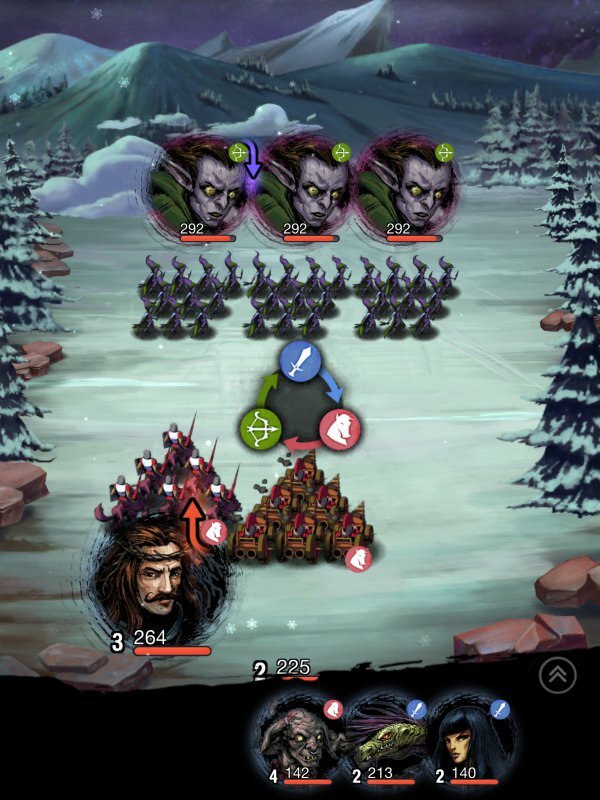Select the green lizard reserve portrait
The image size is (600, 800).
pyautogui.click(x=387, y=740)
